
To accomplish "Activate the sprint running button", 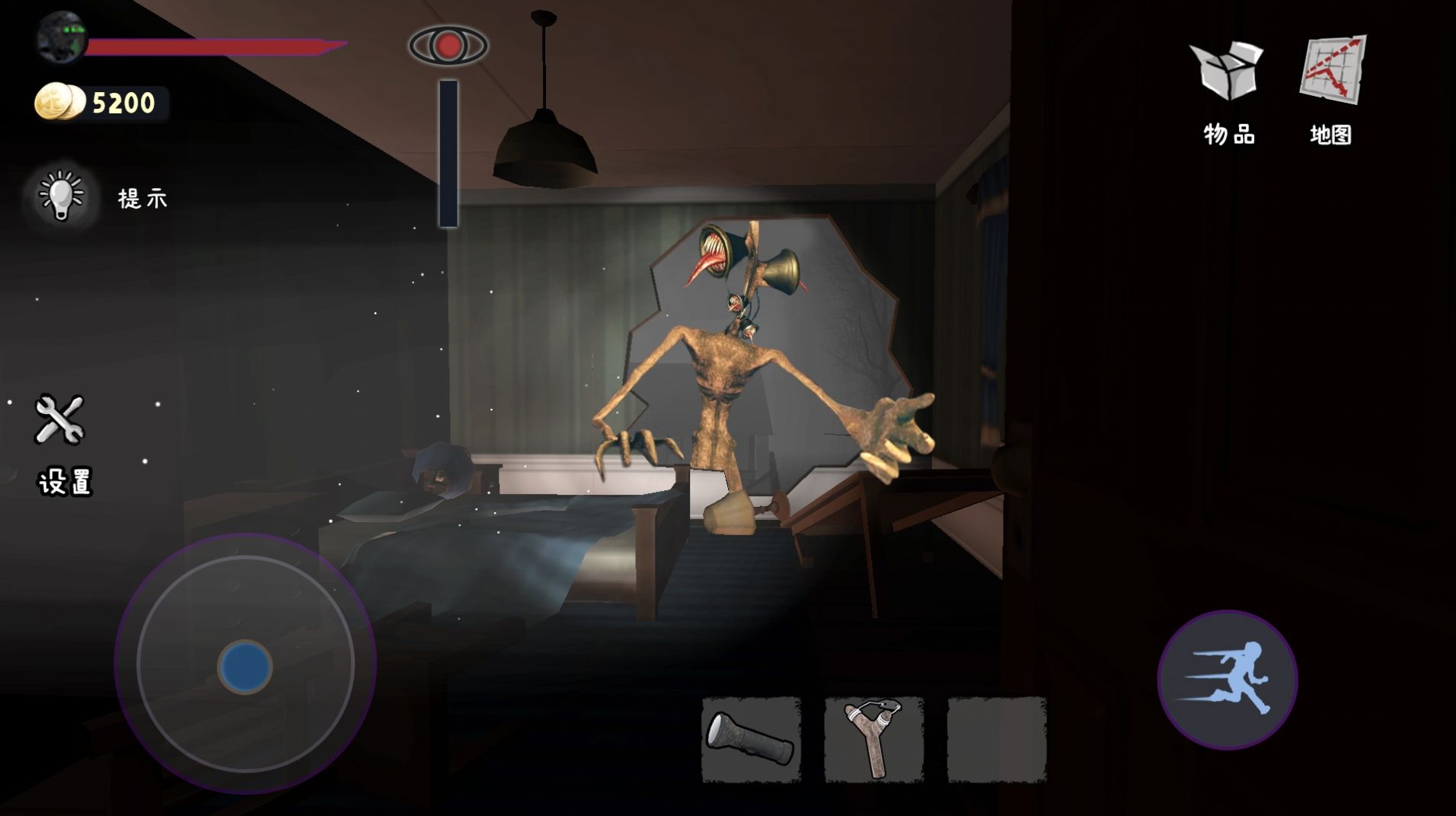I will click(x=1227, y=679).
